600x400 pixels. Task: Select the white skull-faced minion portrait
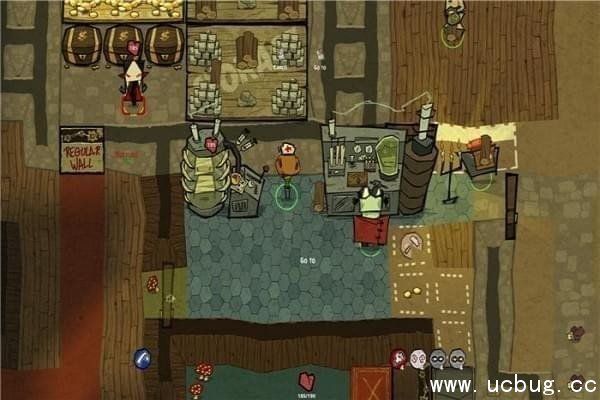pyautogui.click(x=418, y=356)
